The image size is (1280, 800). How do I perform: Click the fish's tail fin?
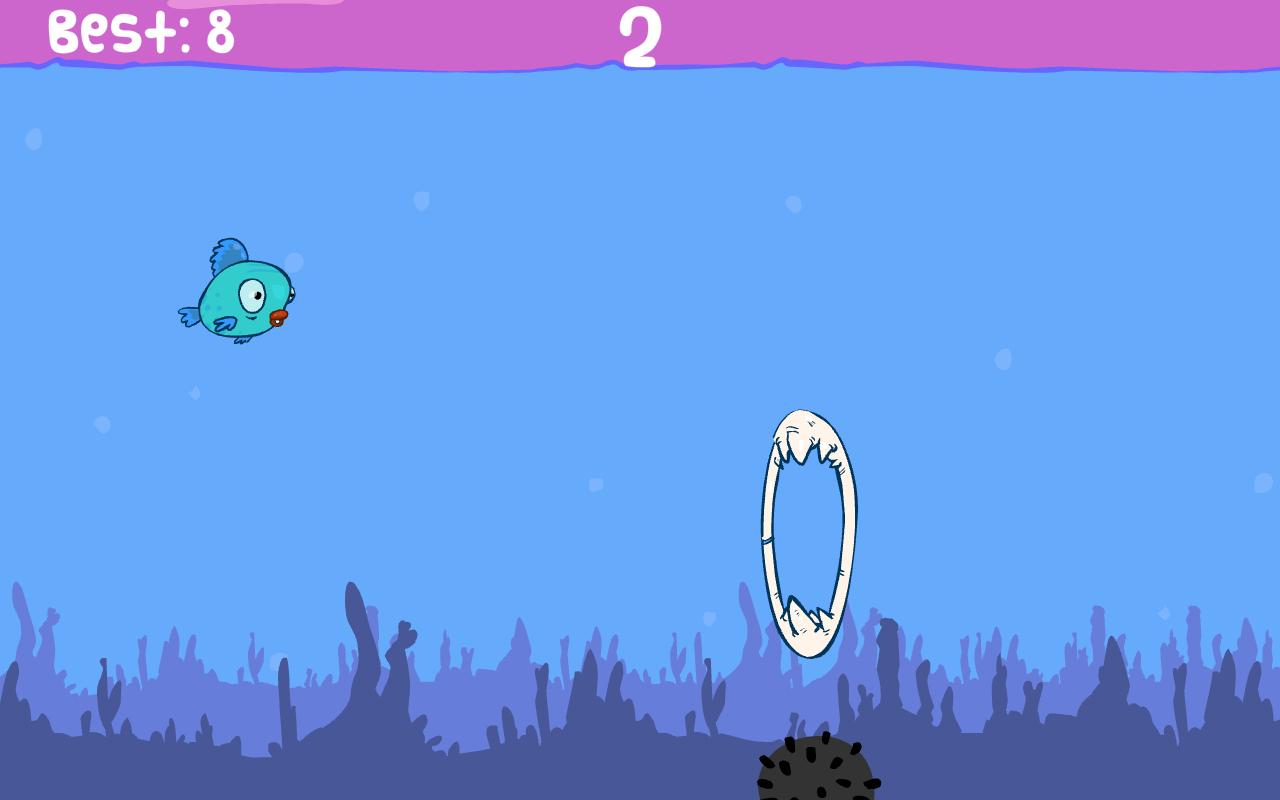pos(190,315)
